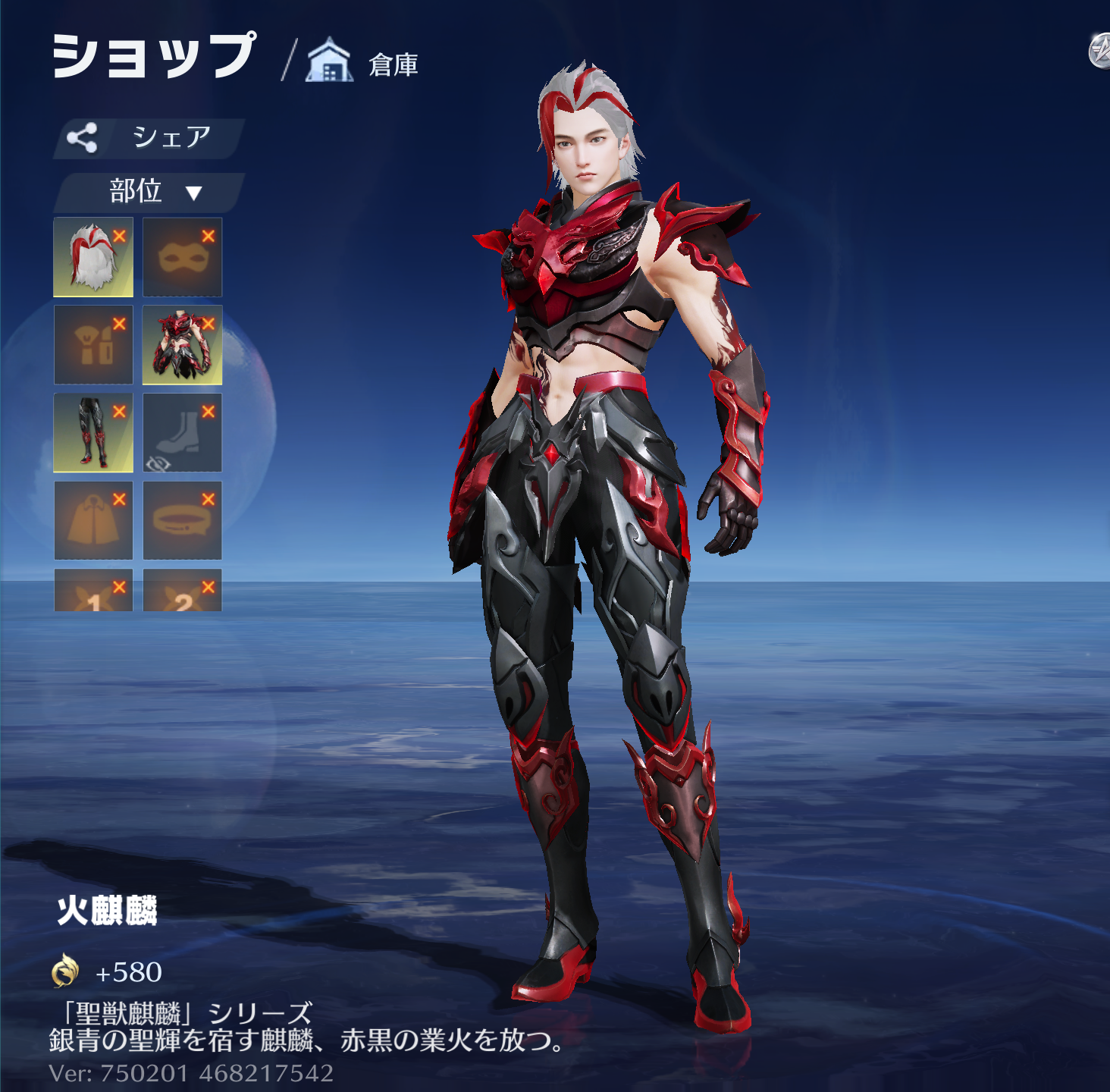This screenshot has width=1110, height=1092.
Task: Click the star emblem icon at top right
Action: pyautogui.click(x=1100, y=52)
